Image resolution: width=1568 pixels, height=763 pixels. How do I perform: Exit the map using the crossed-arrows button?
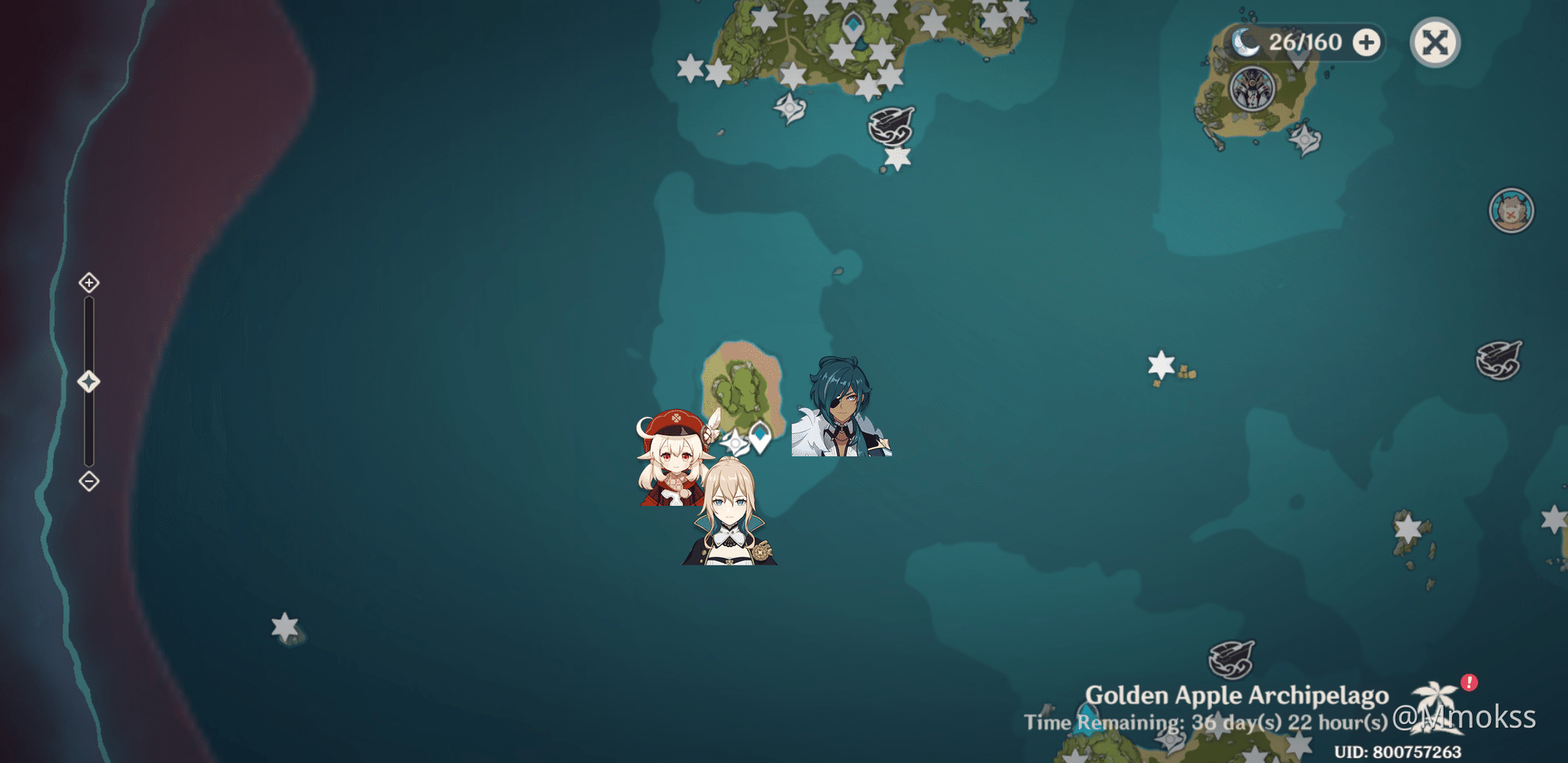point(1434,43)
